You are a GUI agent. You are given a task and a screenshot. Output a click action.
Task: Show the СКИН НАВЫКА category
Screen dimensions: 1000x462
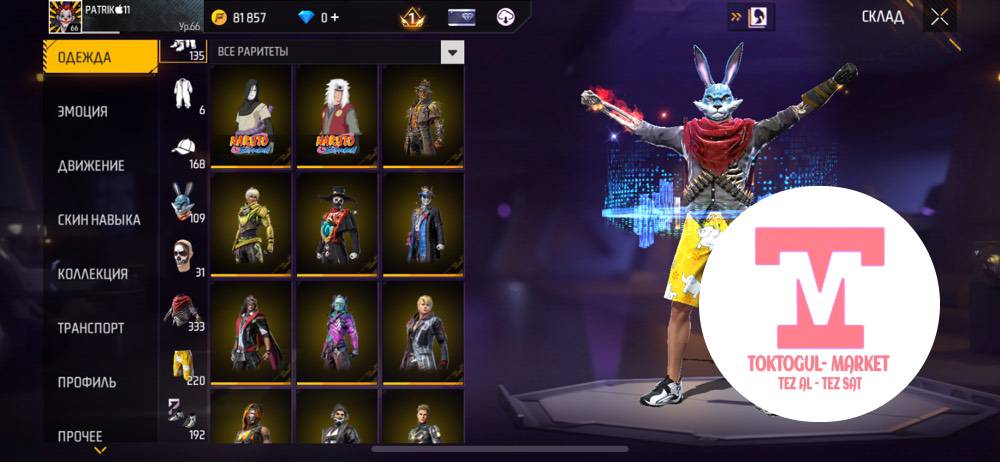click(98, 219)
